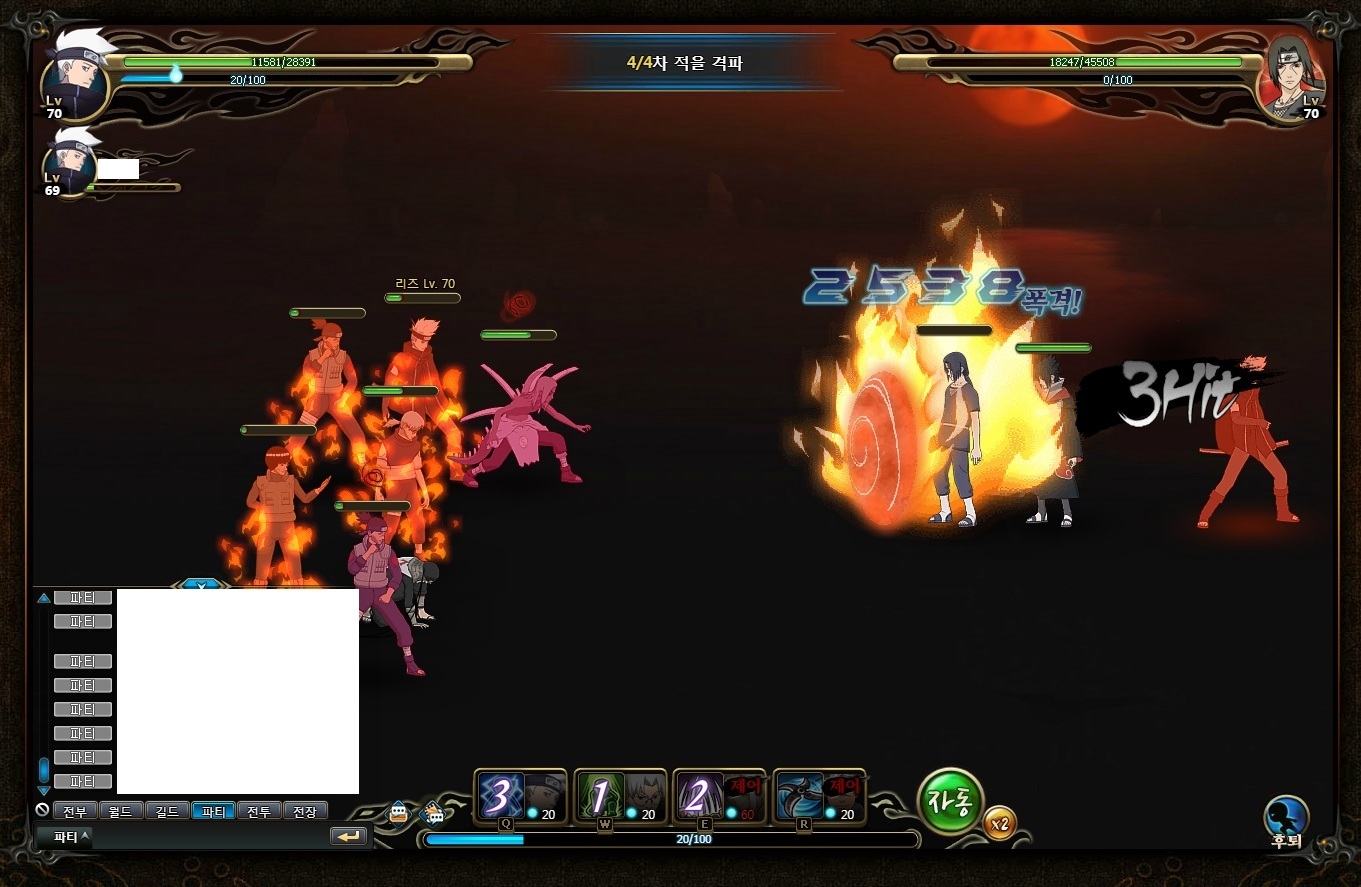
Task: Select the 파티 chat tab
Action: [213, 811]
